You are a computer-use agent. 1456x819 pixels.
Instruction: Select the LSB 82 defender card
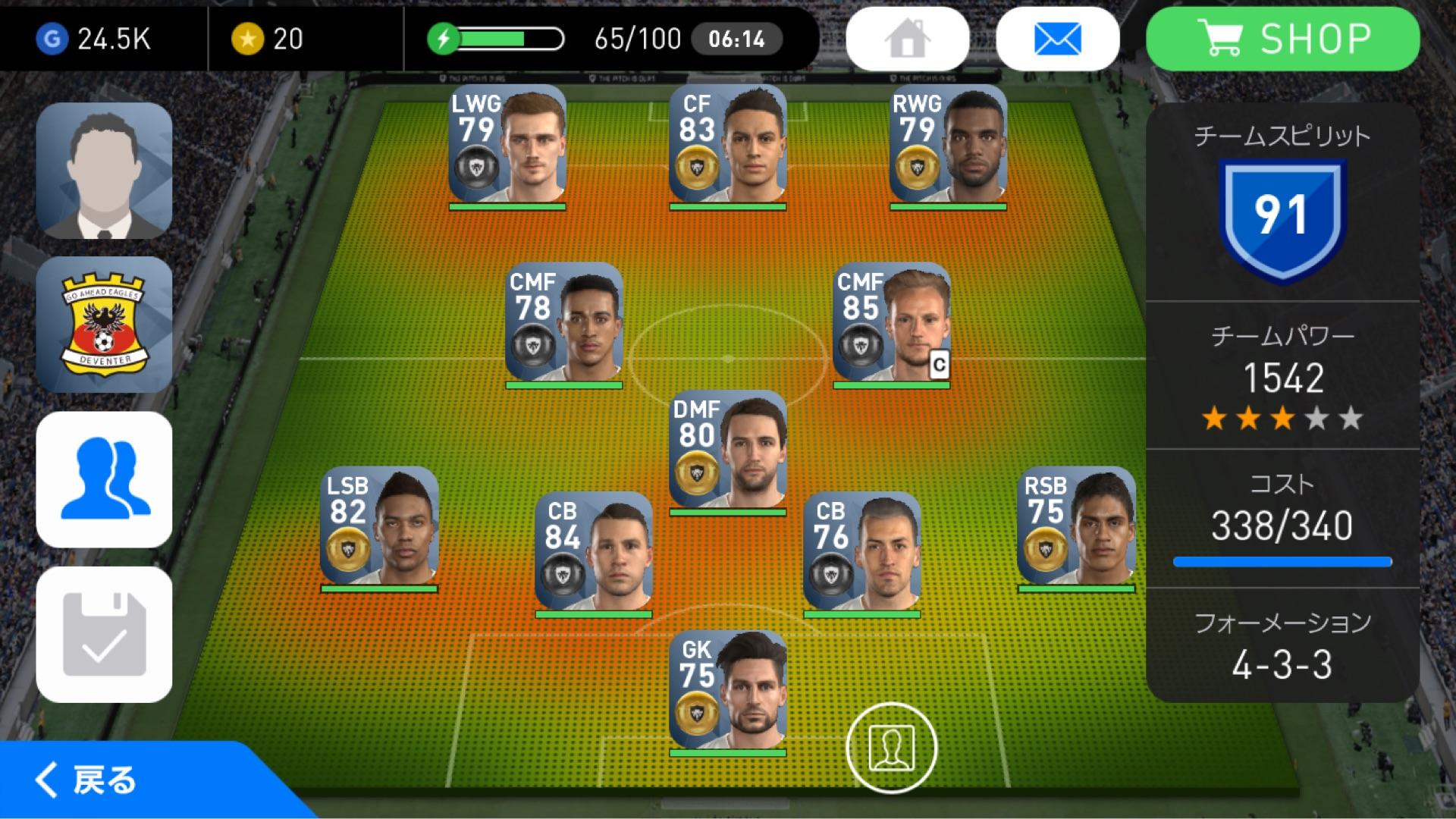pyautogui.click(x=379, y=526)
